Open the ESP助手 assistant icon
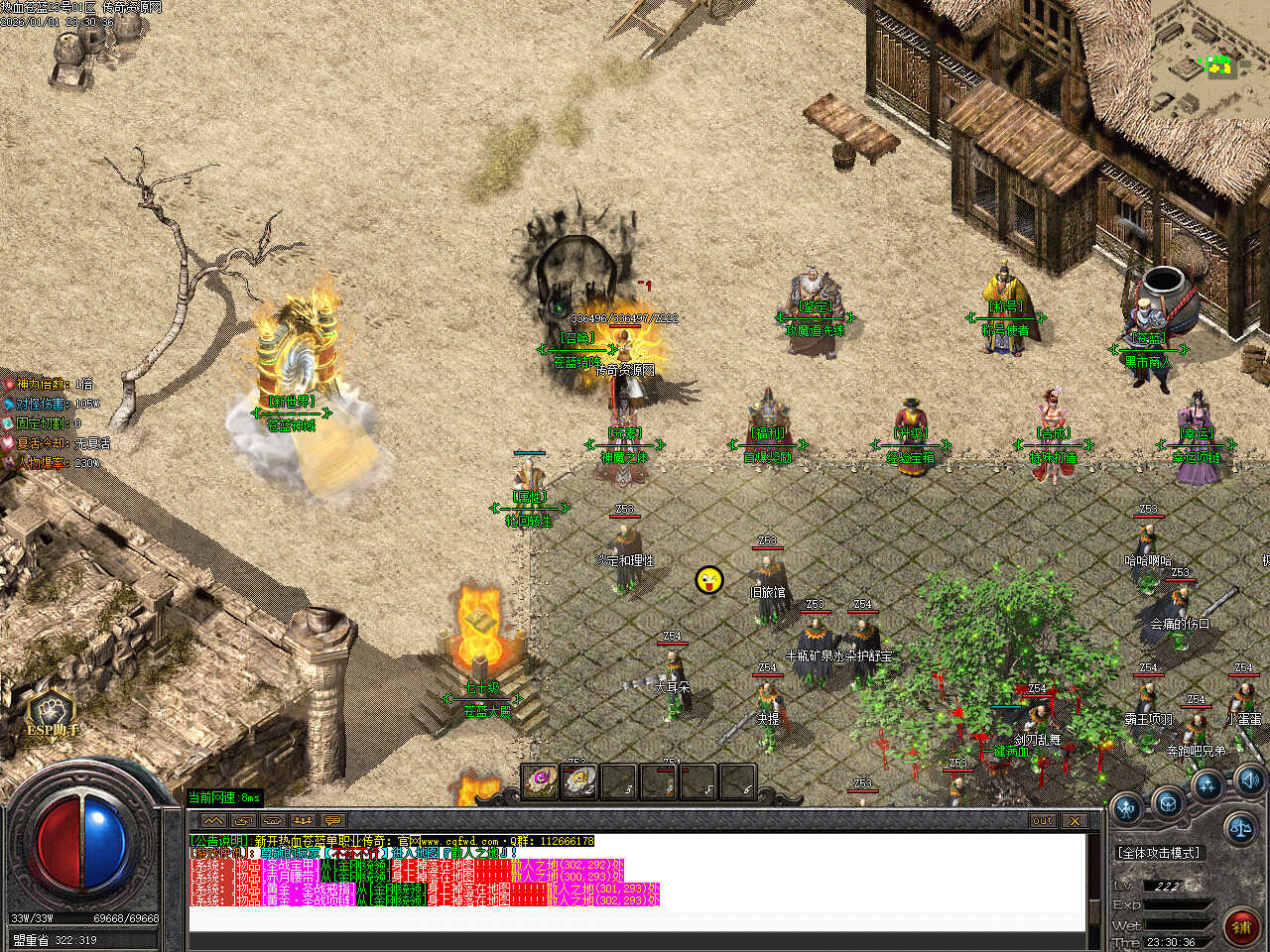Screen dimensions: 1270x952 coord(52,713)
